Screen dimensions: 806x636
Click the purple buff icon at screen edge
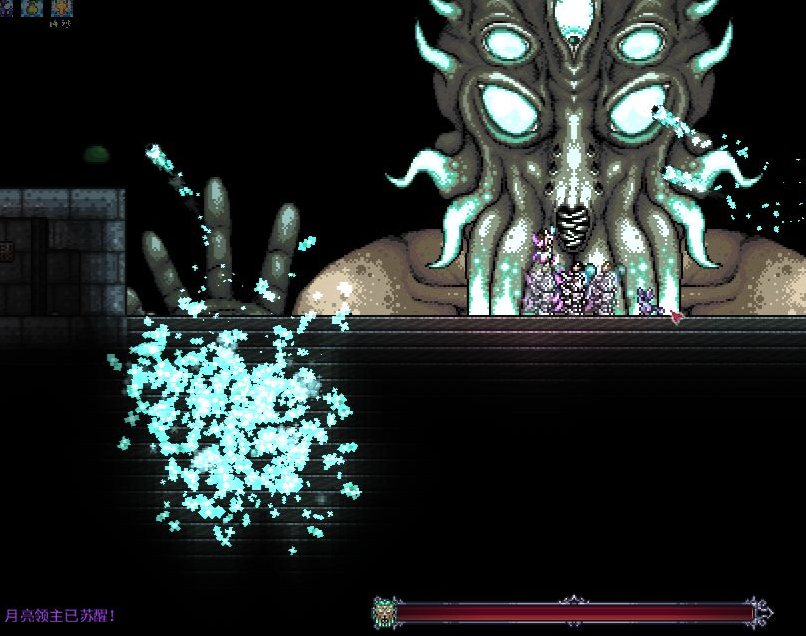pyautogui.click(x=5, y=8)
